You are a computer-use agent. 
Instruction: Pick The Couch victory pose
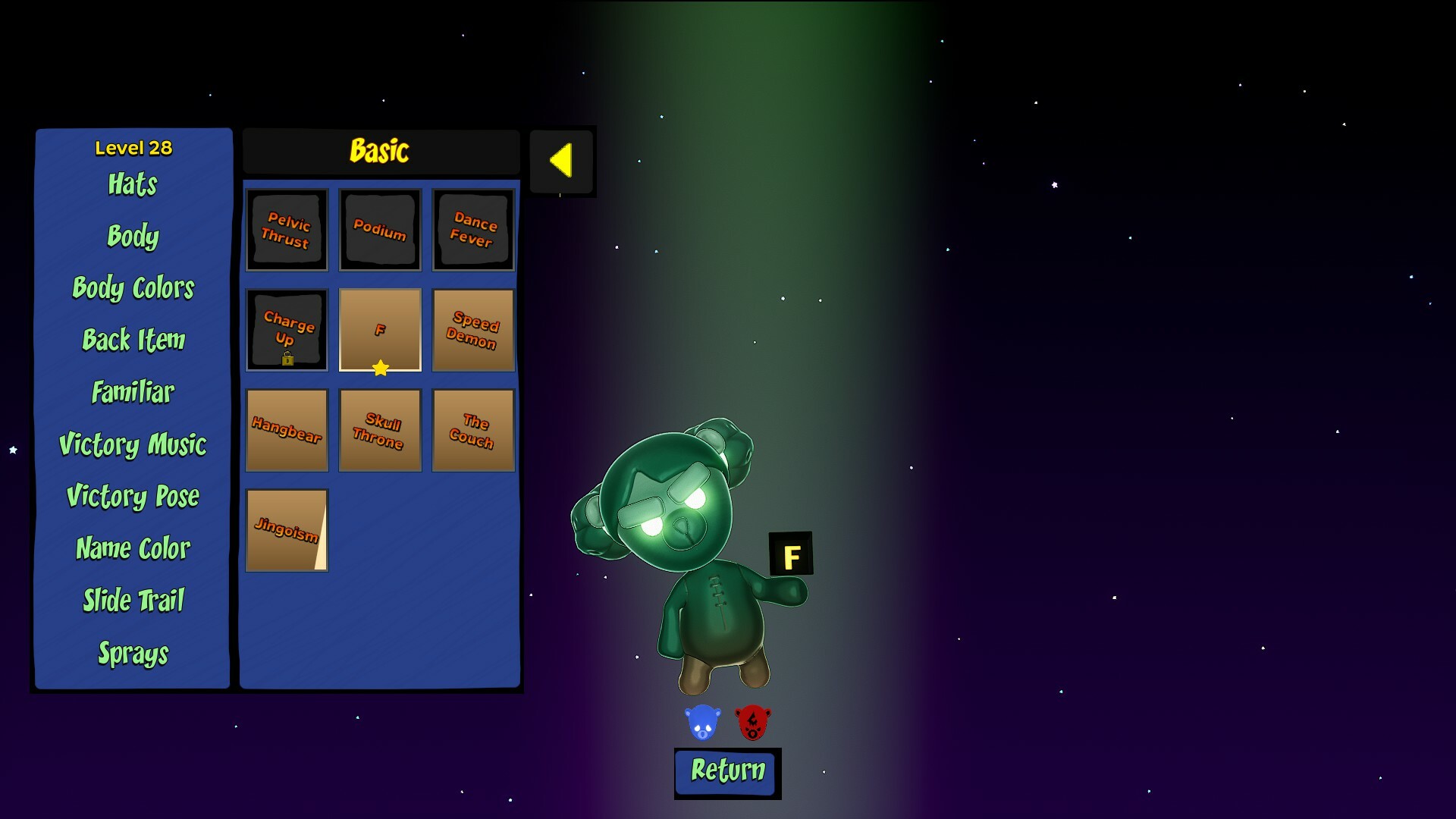click(x=473, y=430)
